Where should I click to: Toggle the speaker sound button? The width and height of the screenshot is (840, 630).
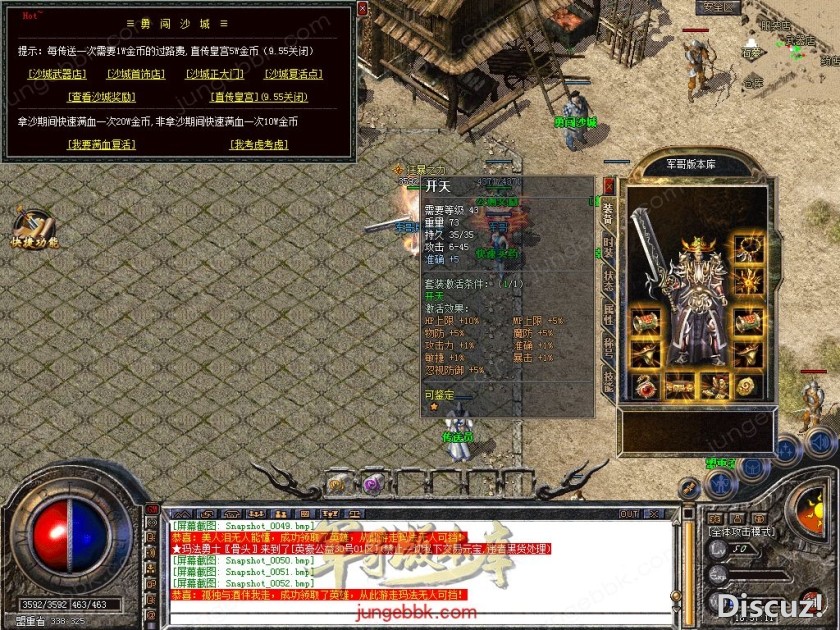[819, 442]
